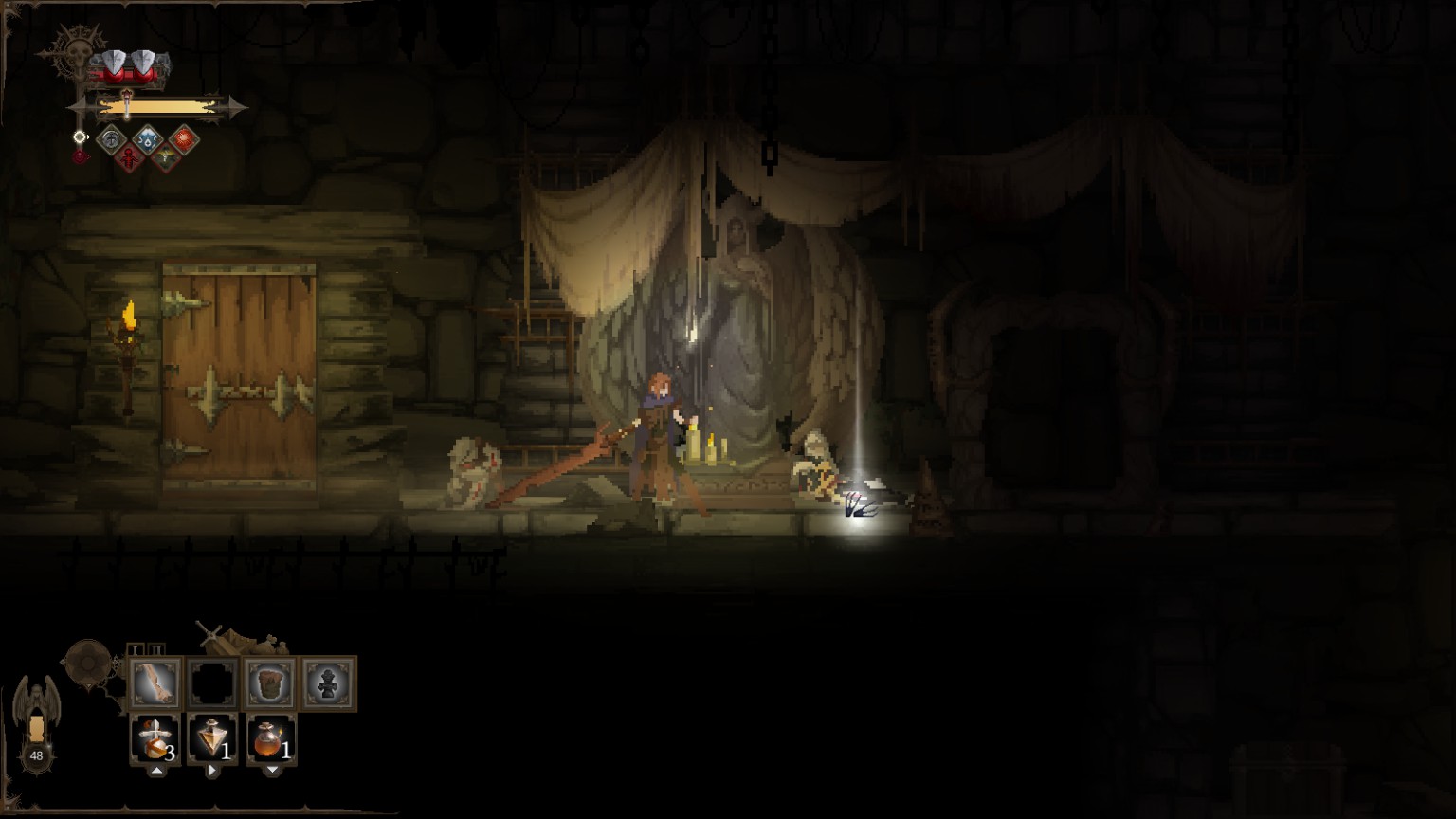Screen dimensions: 1456x819
Task: Click the blue droplet status icon
Action: coord(147,139)
